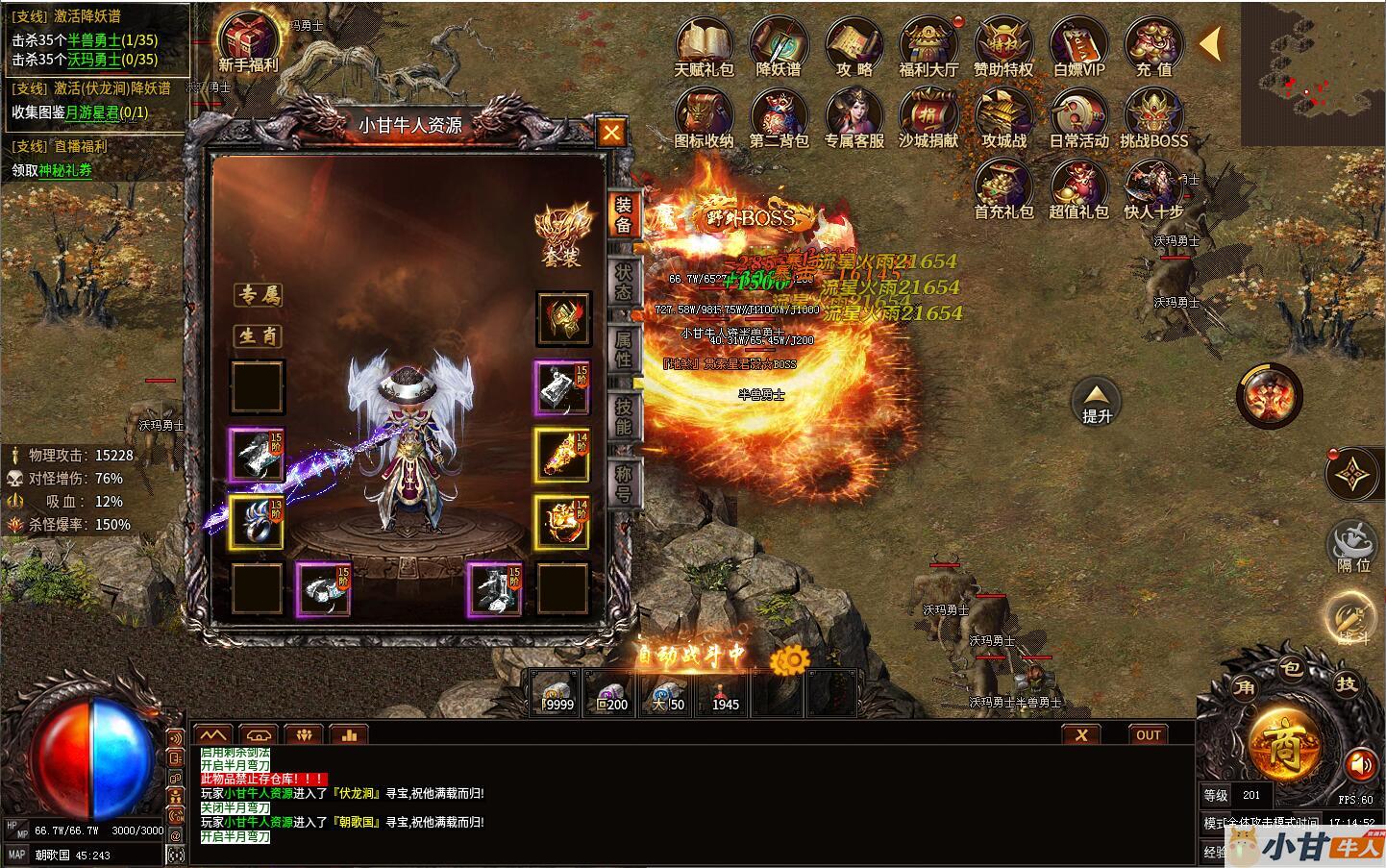Image resolution: width=1386 pixels, height=868 pixels.
Task: Click the 专属 exclusive button
Action: coord(259,295)
